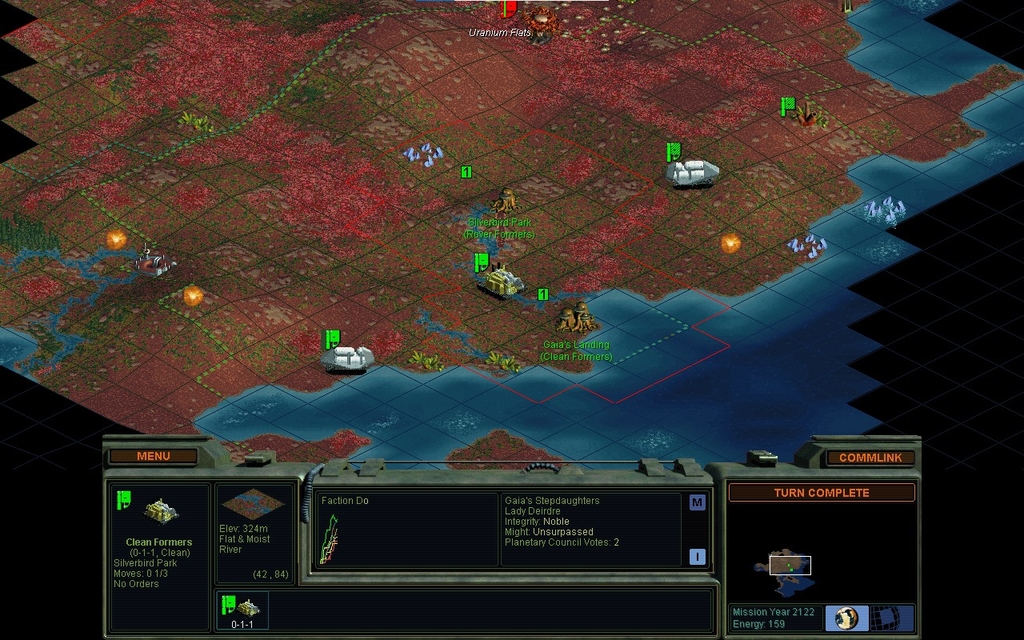
Task: Select the Uranium Flats base
Action: click(541, 18)
